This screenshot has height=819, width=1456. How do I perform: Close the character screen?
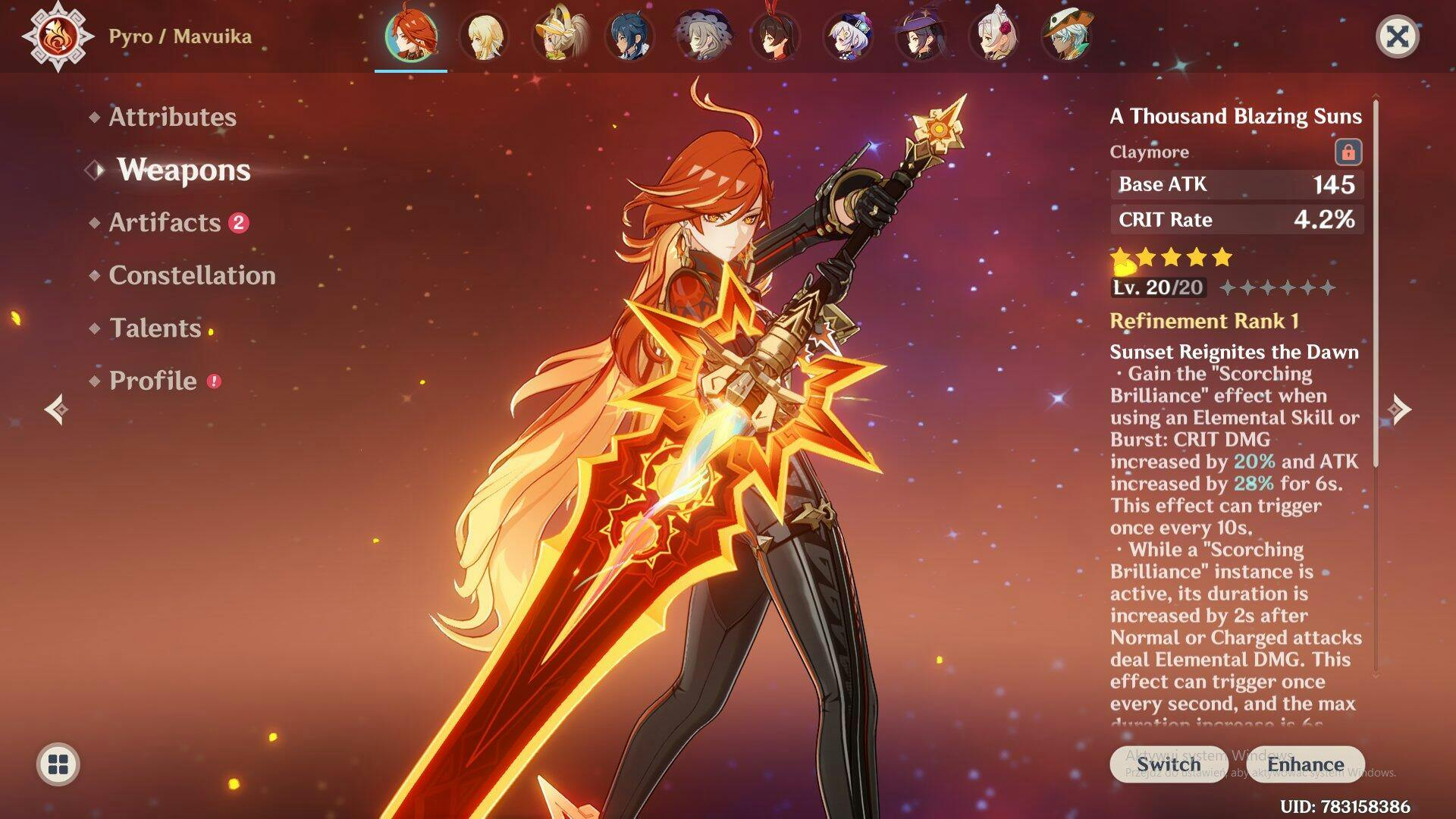click(1397, 36)
